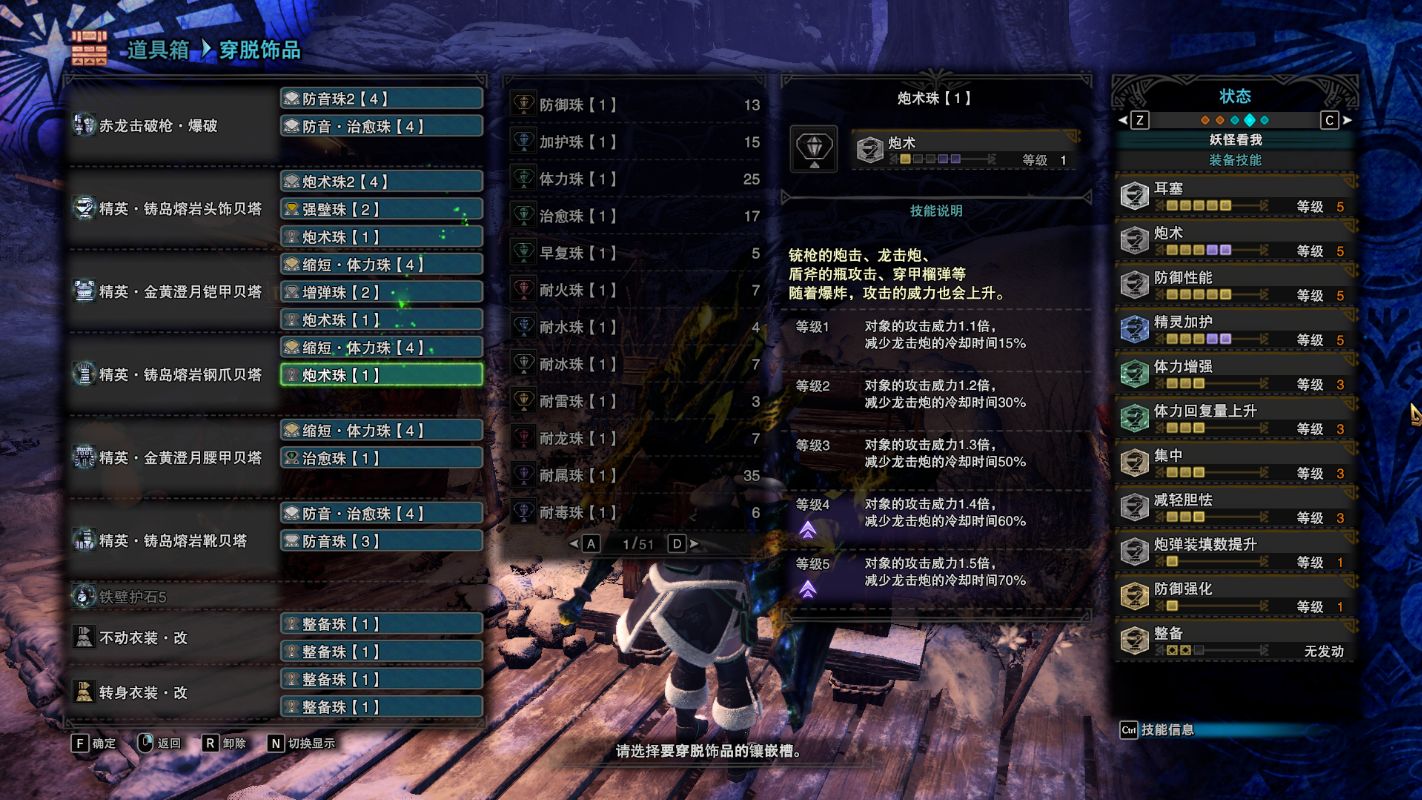The height and width of the screenshot is (800, 1422).
Task: Select the 炮术珠2【4】 slot on the helmet
Action: tap(381, 182)
